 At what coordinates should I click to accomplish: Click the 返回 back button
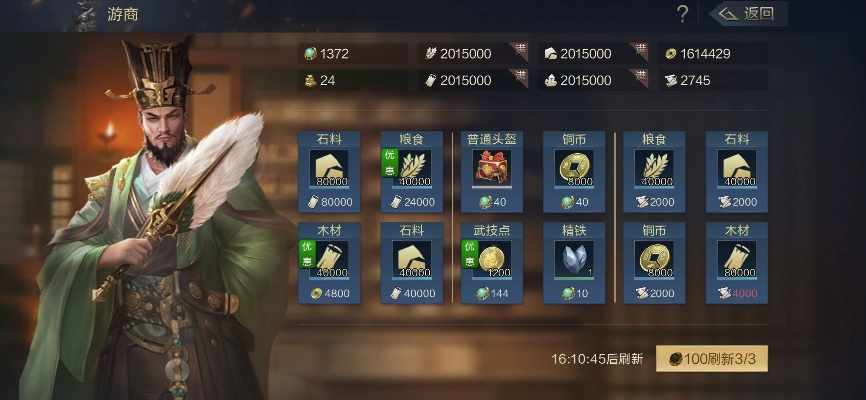pyautogui.click(x=749, y=14)
